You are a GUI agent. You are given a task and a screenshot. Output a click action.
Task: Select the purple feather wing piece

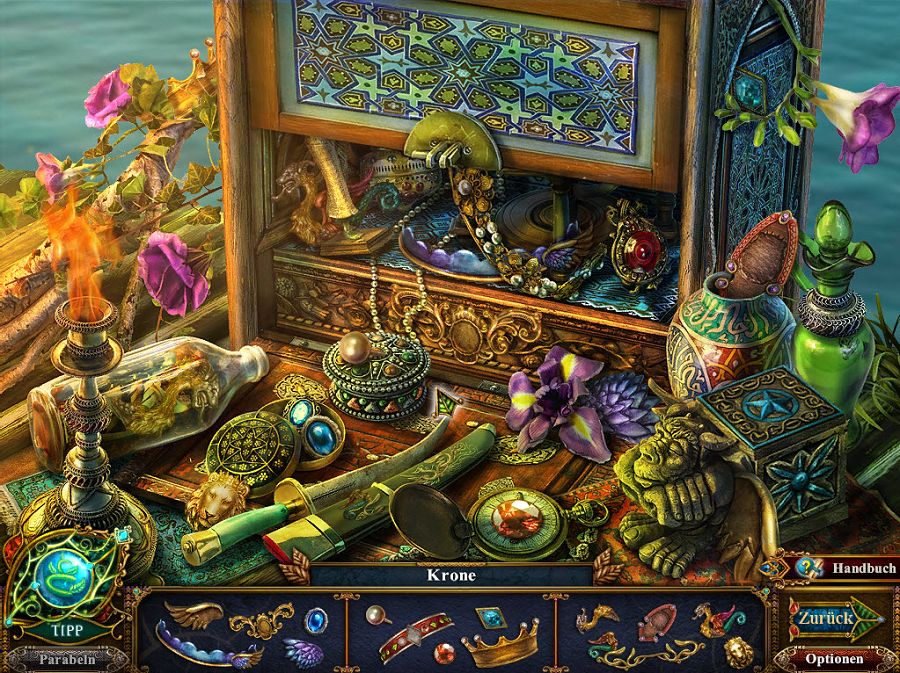303,651
